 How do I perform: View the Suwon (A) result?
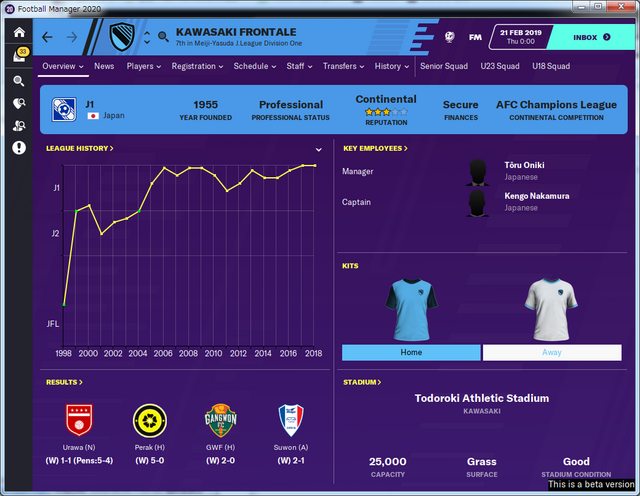point(292,428)
